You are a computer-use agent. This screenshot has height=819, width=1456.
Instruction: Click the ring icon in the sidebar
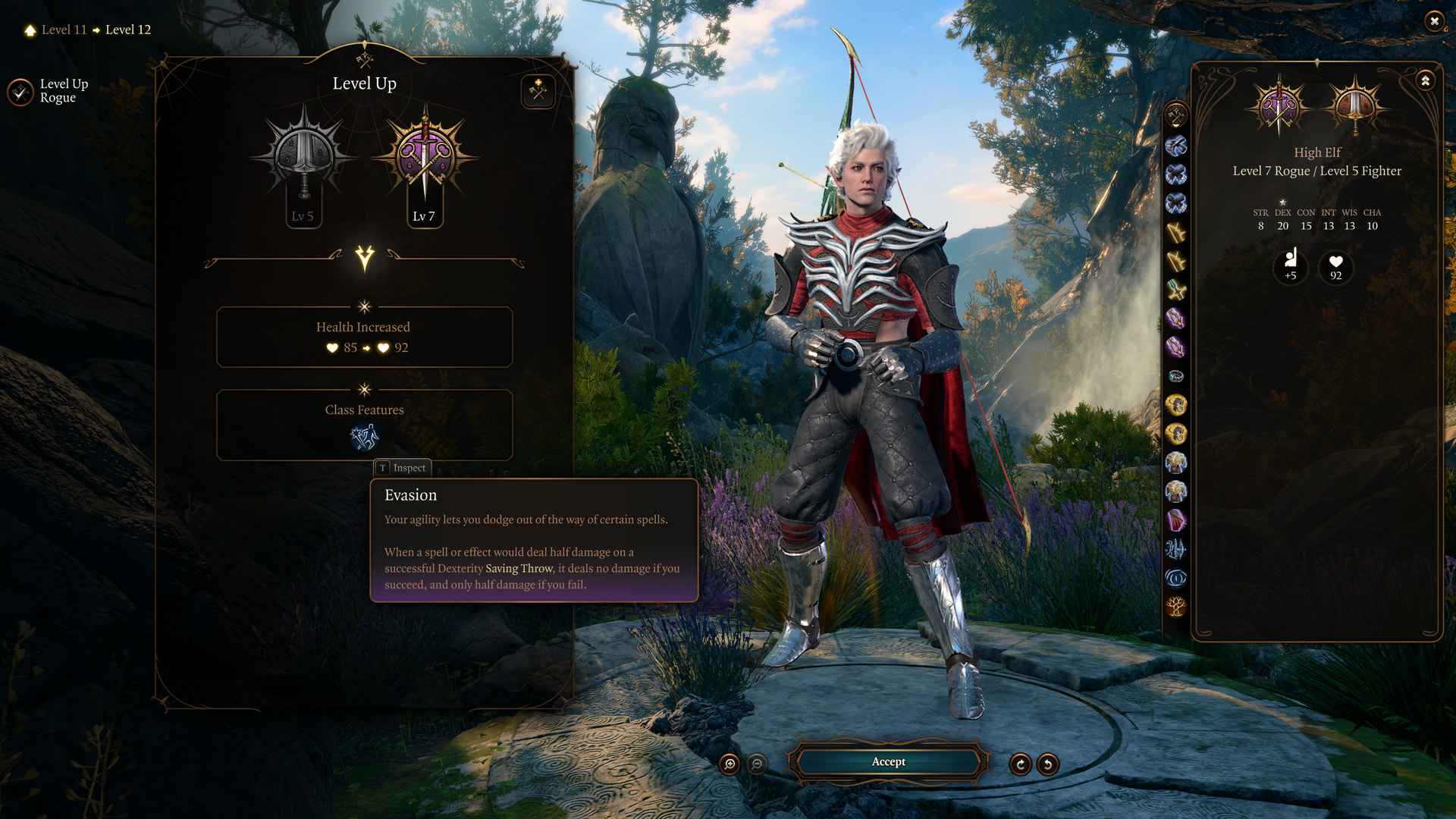pyautogui.click(x=1176, y=376)
